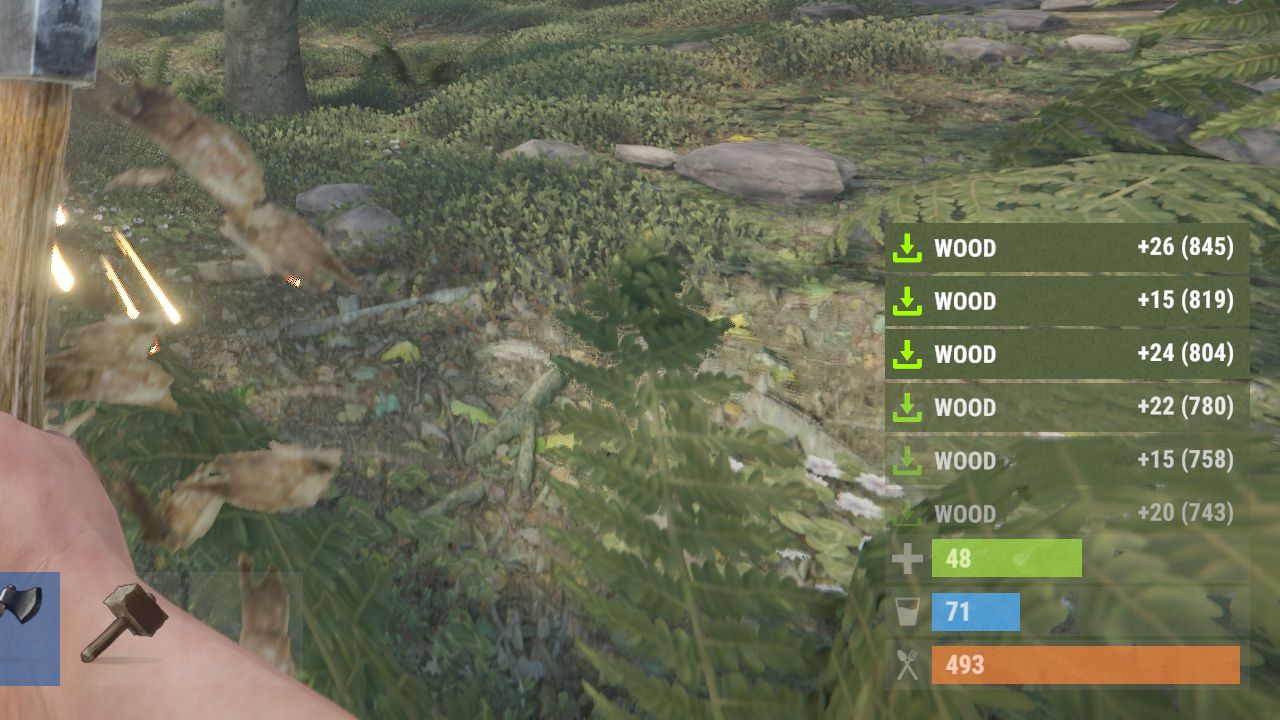
Task: Click the green collect icon beside WOOD +26
Action: 907,248
